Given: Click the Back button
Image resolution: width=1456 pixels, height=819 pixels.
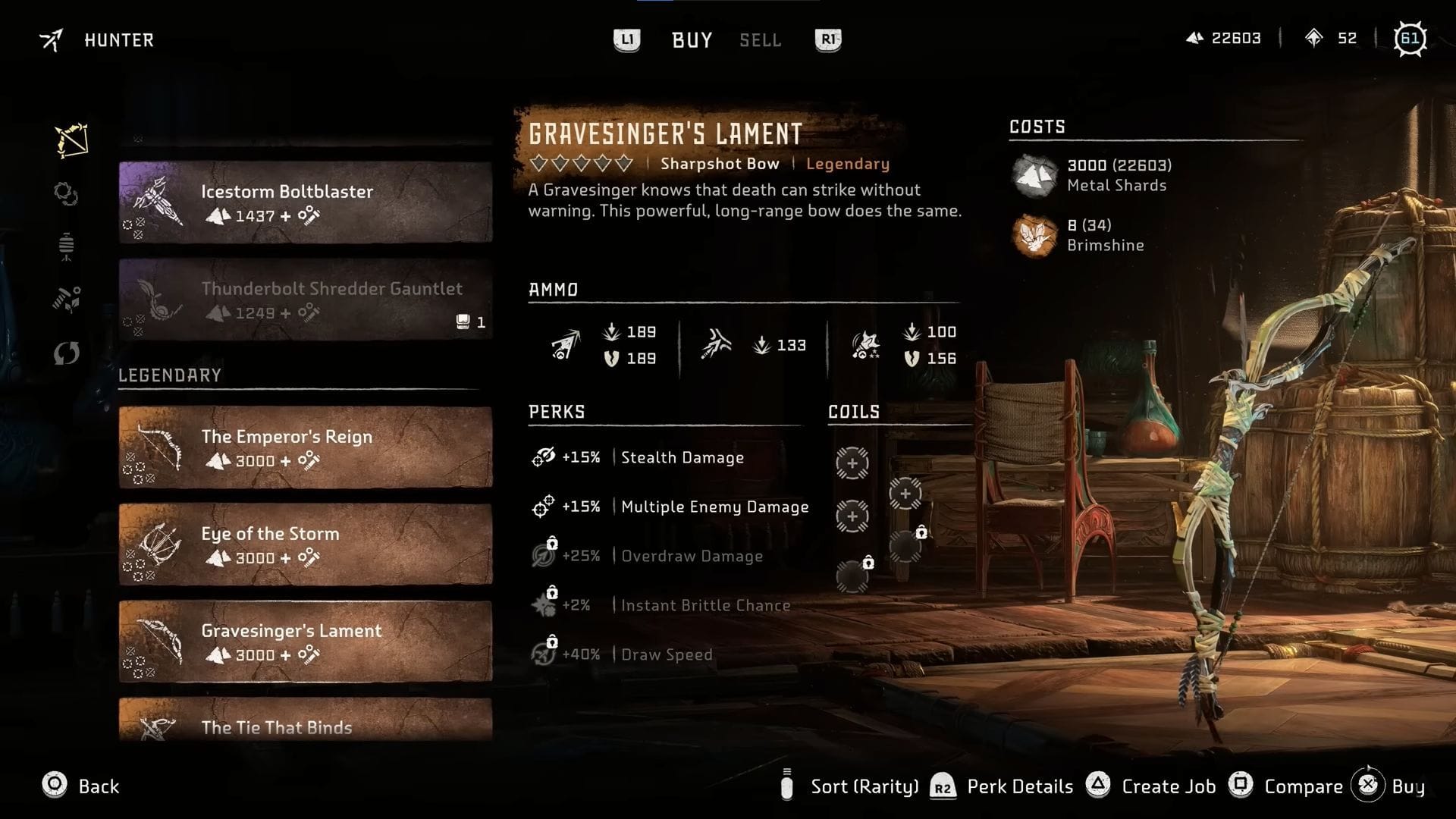Looking at the screenshot, I should pyautogui.click(x=83, y=786).
